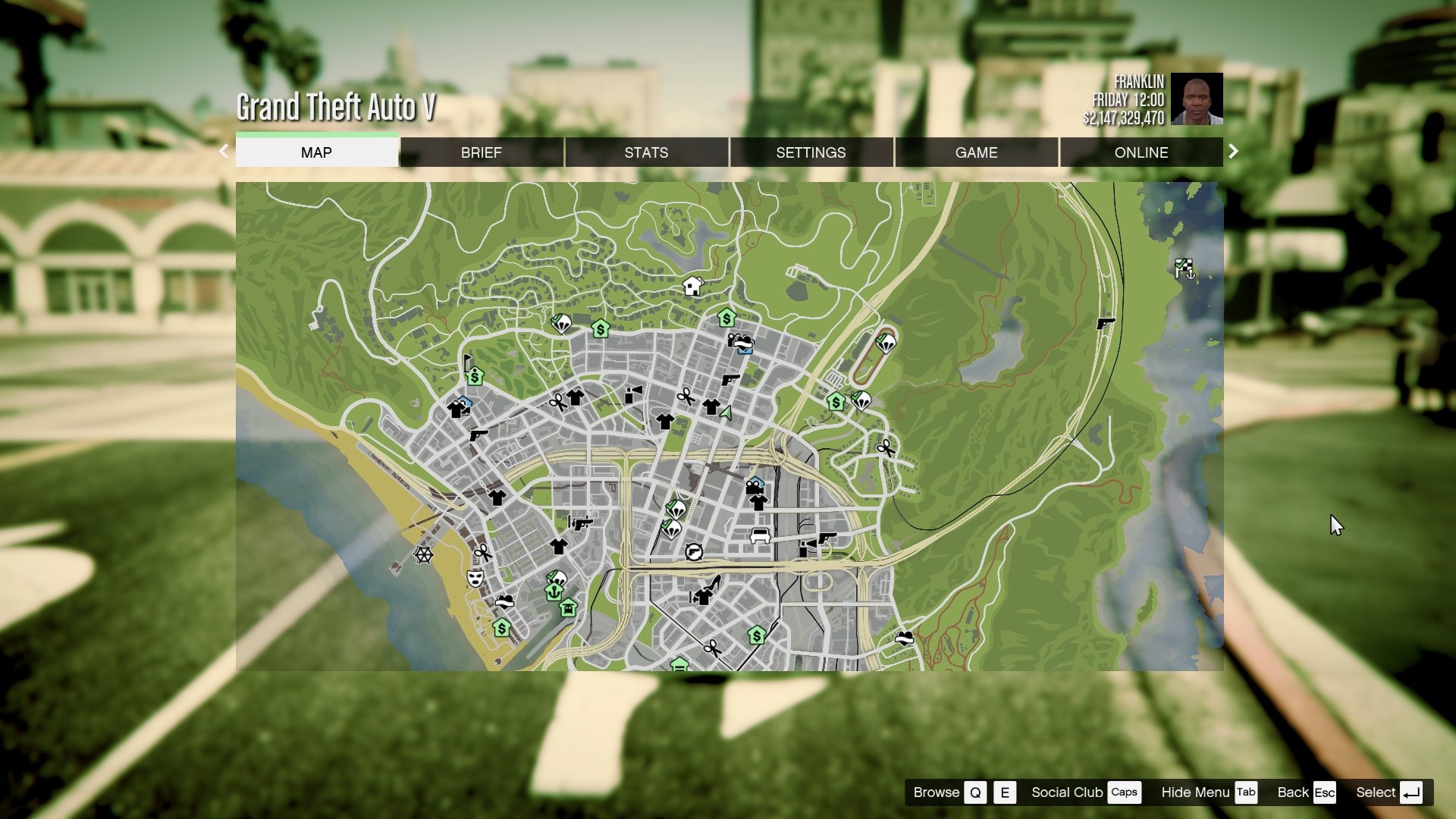Image resolution: width=1456 pixels, height=819 pixels.
Task: Click the ship wheel marker by the pier
Action: [x=423, y=554]
